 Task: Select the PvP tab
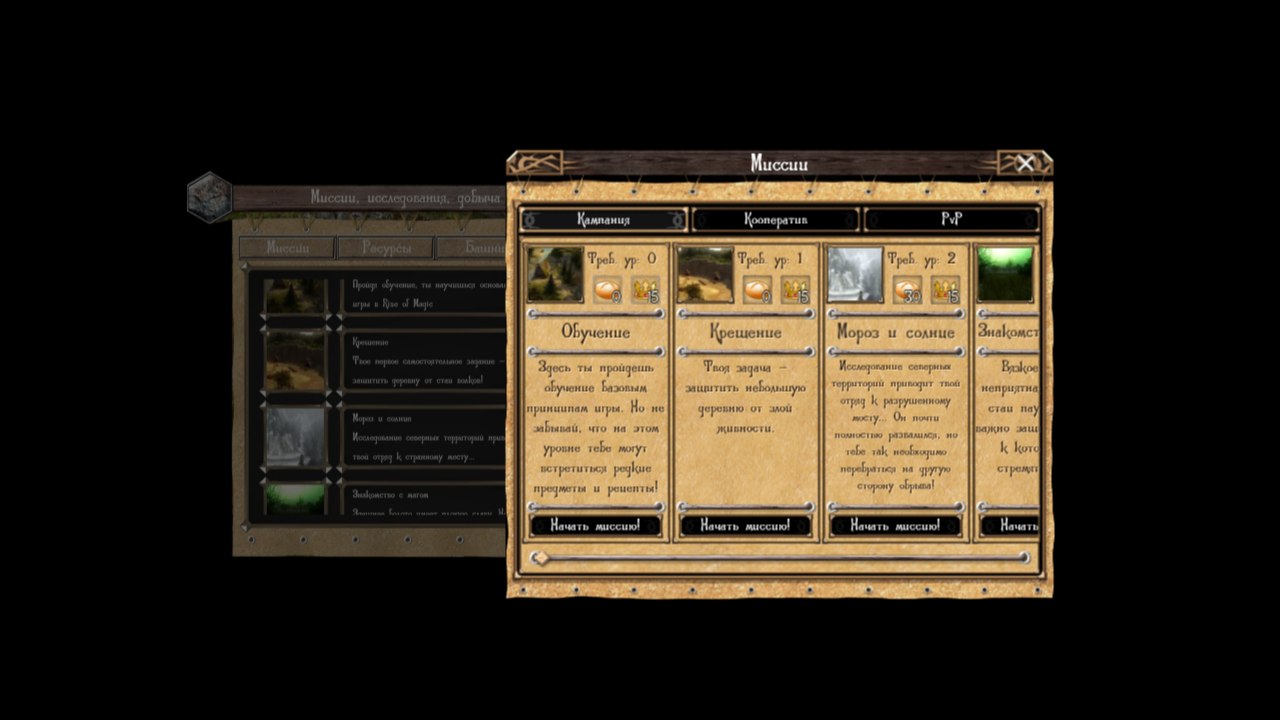(x=951, y=220)
